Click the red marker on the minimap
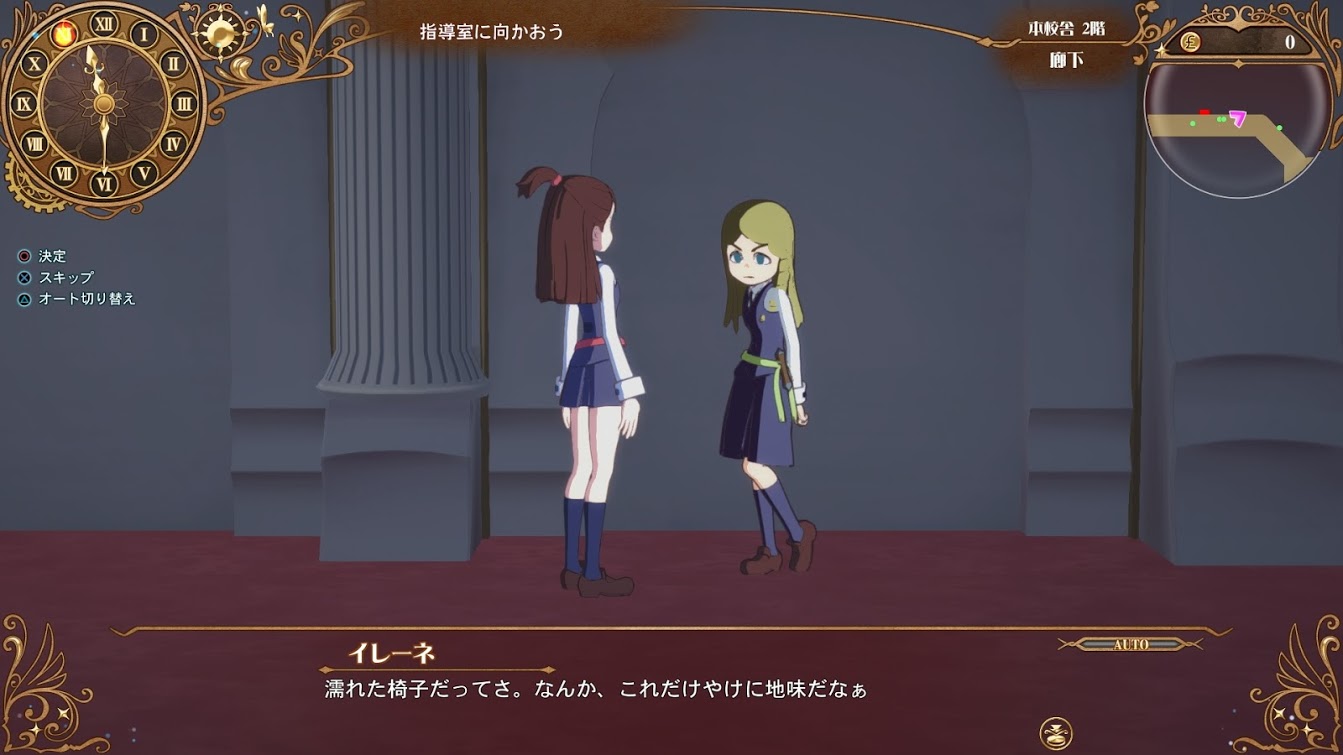The width and height of the screenshot is (1343, 755). point(1205,113)
